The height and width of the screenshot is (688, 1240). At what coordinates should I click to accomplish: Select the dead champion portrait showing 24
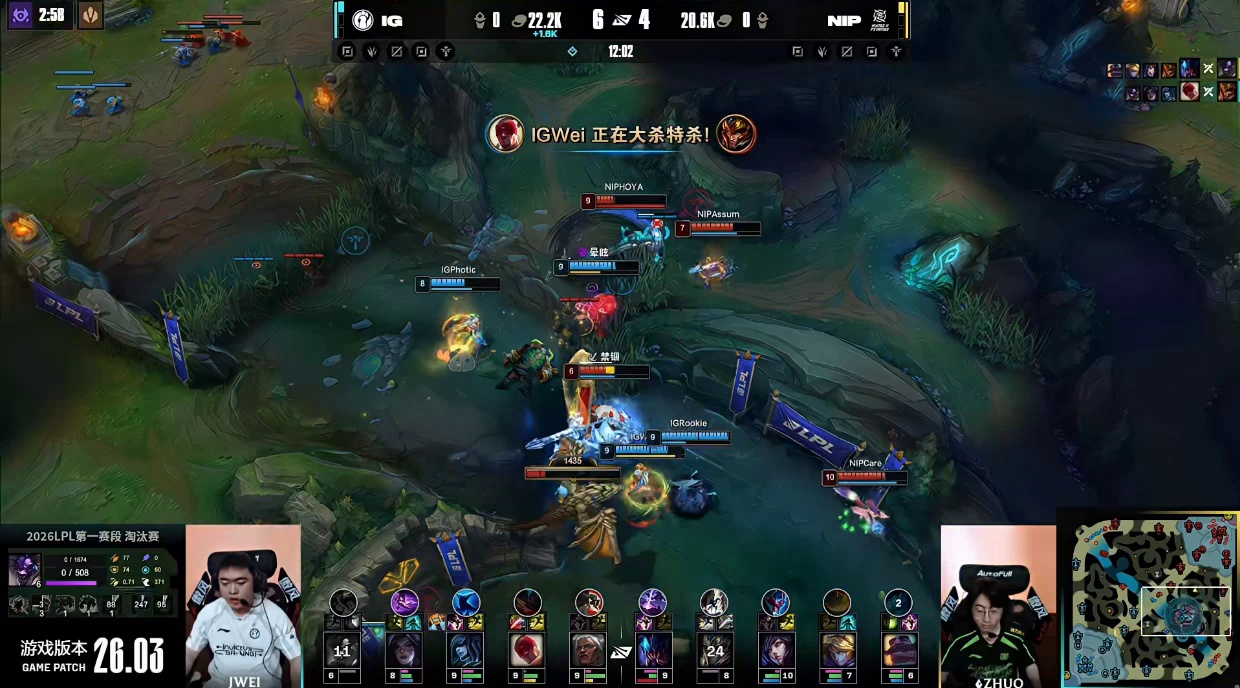(x=715, y=650)
